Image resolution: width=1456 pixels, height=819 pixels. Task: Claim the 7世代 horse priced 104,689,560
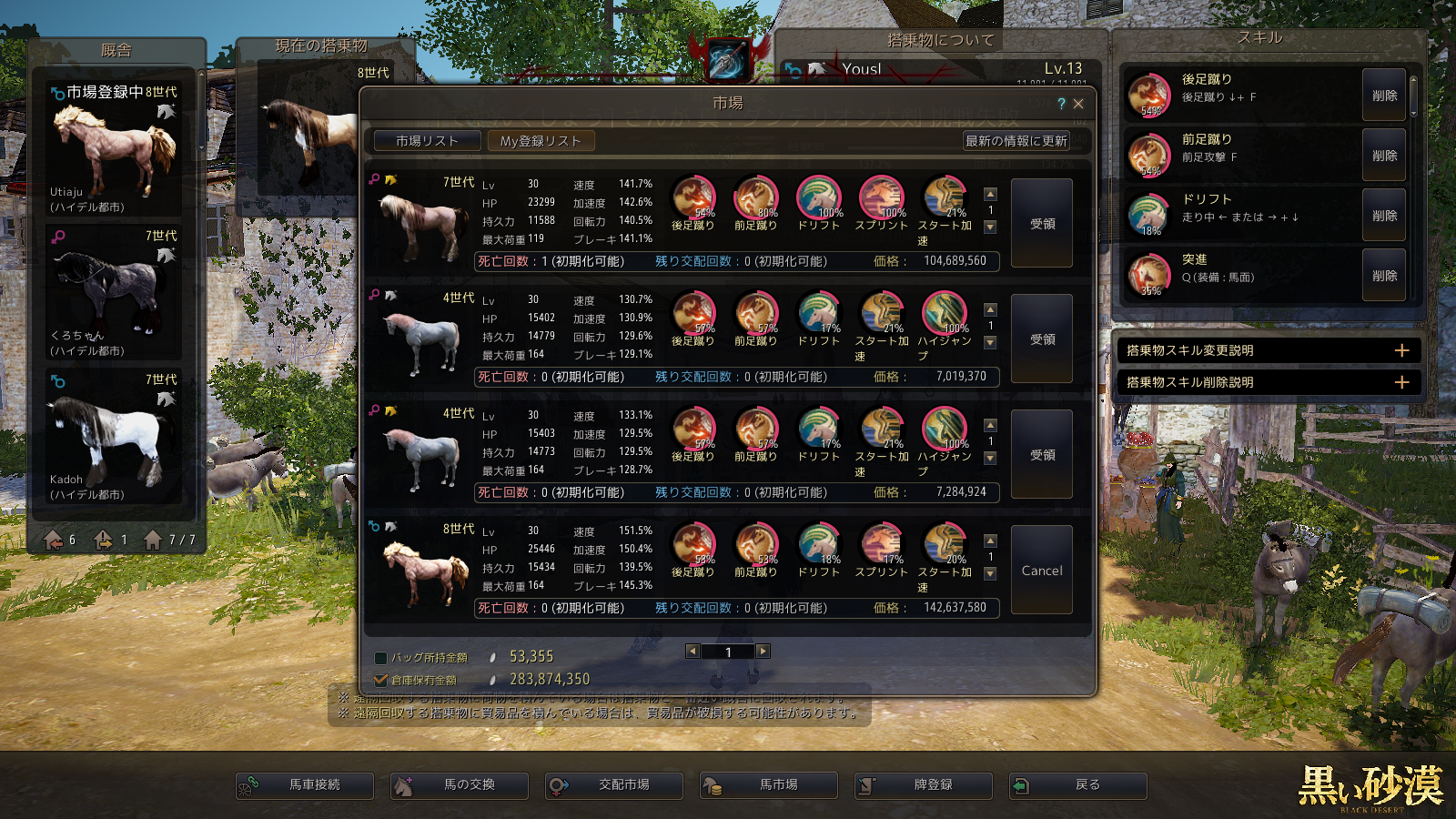1042,224
